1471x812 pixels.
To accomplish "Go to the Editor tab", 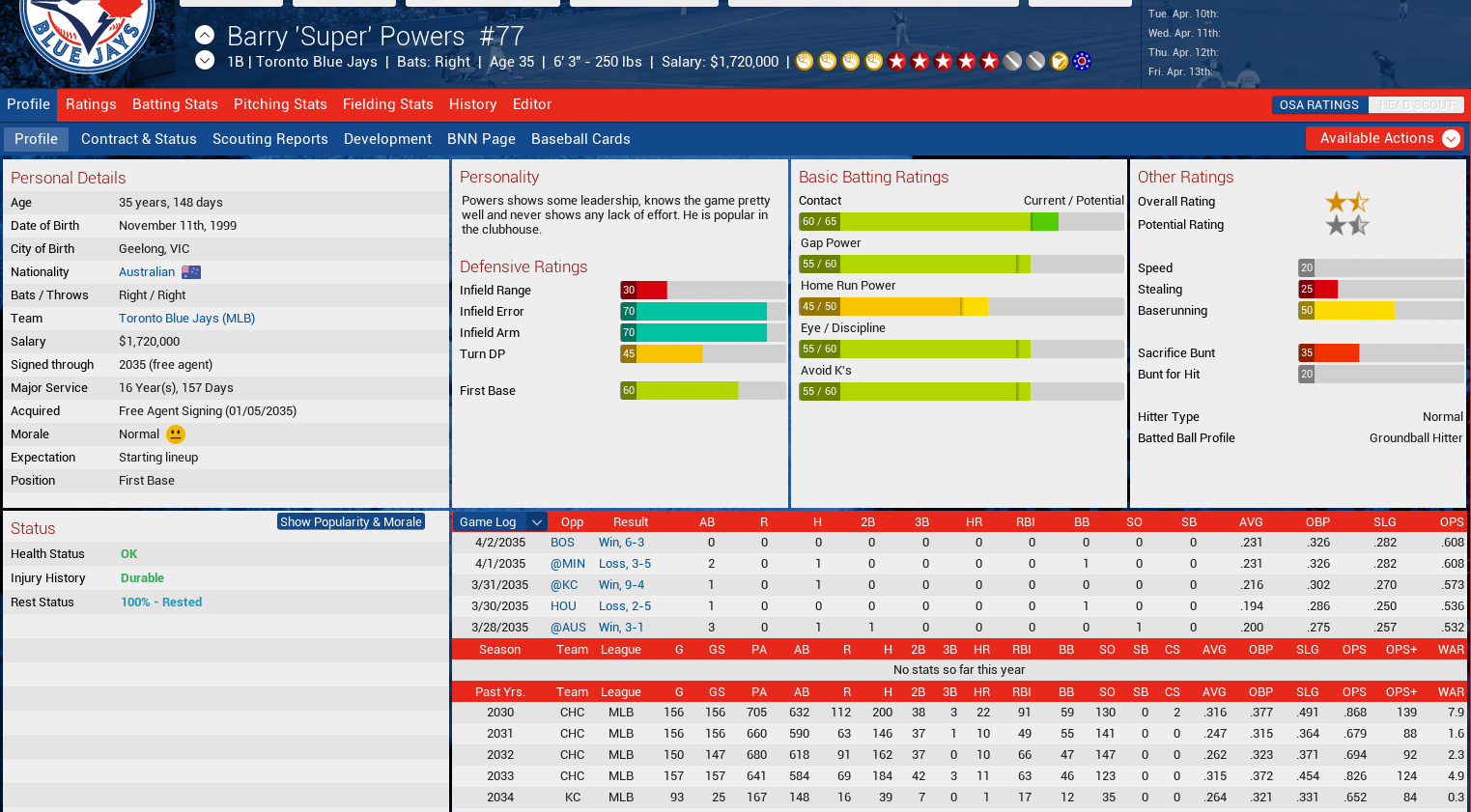I will [x=532, y=104].
